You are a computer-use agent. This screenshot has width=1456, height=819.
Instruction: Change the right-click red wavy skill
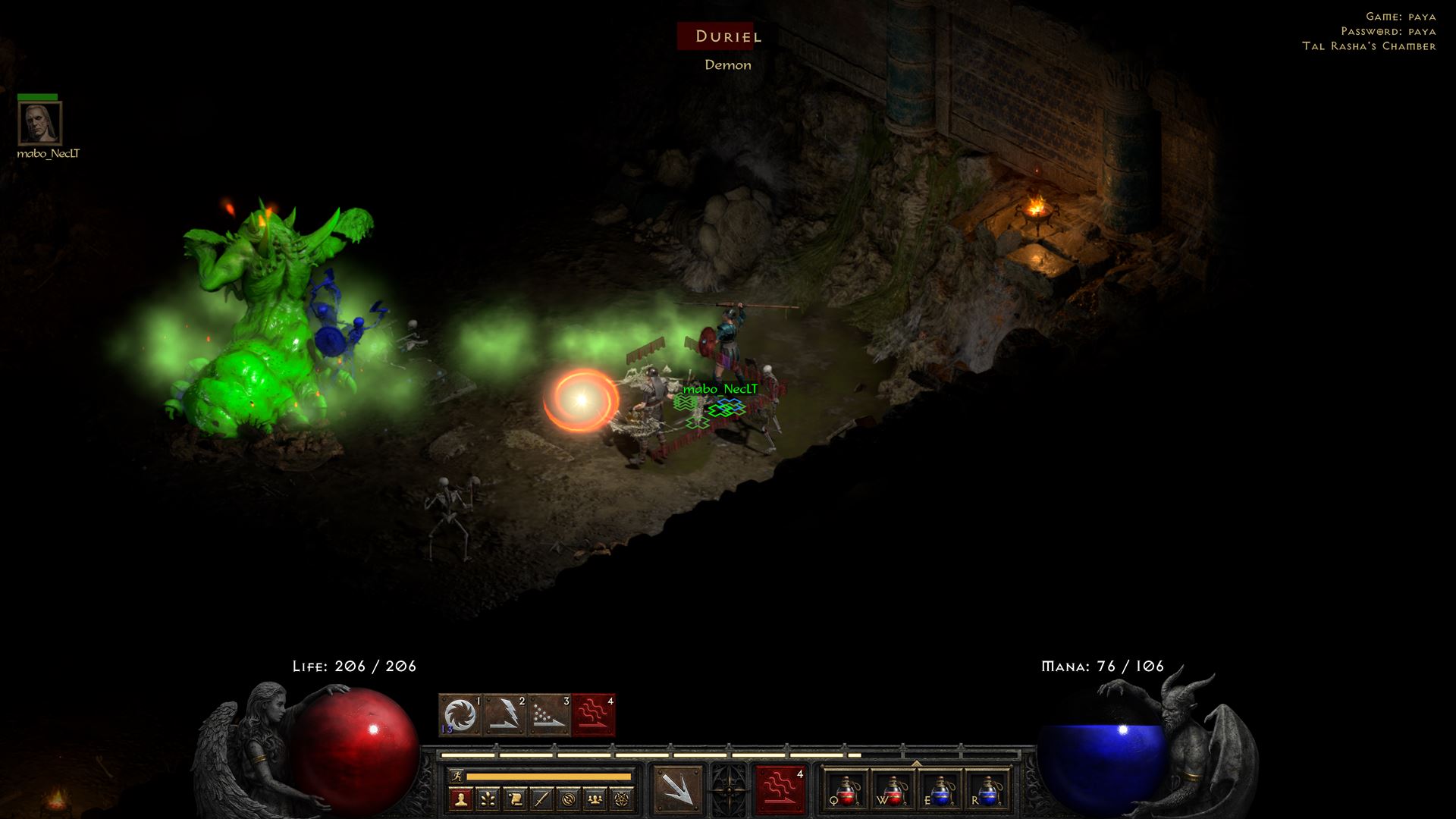click(780, 789)
